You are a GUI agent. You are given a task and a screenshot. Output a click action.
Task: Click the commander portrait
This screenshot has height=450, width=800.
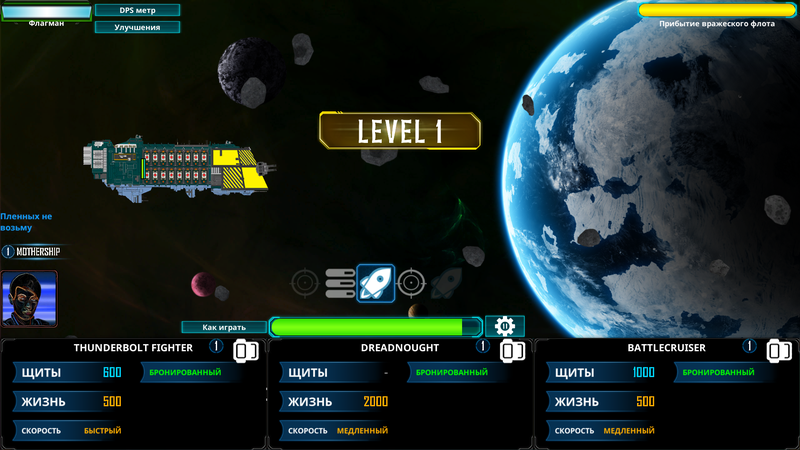(x=29, y=298)
